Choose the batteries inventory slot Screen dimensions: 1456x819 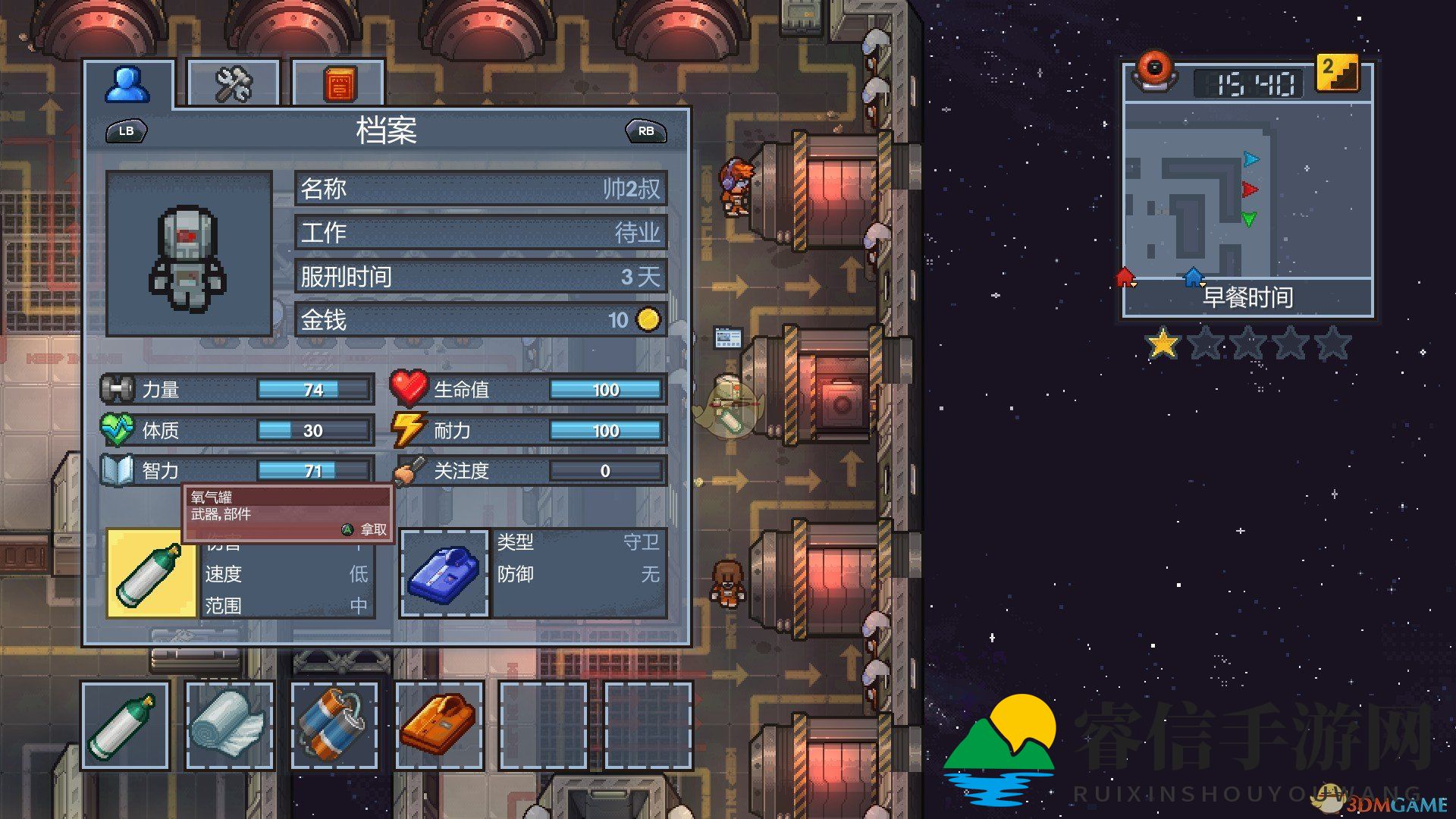coord(334,726)
